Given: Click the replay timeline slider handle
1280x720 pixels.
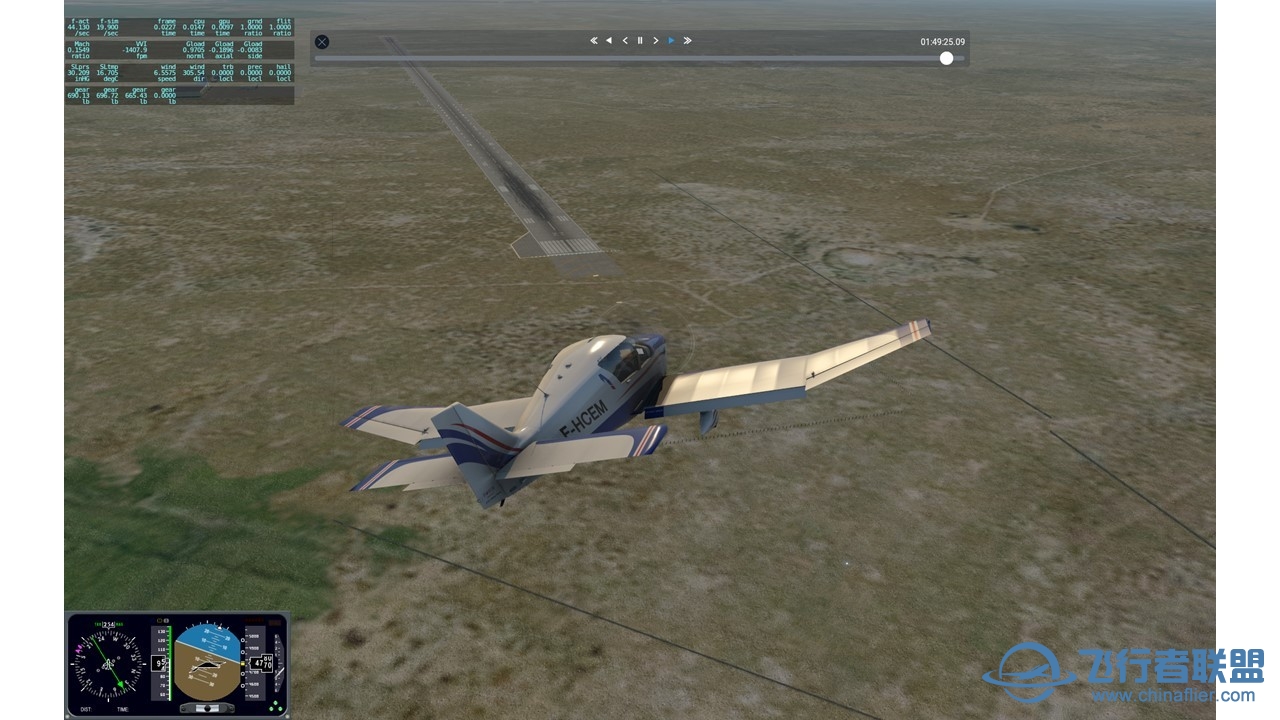Looking at the screenshot, I should [x=946, y=58].
